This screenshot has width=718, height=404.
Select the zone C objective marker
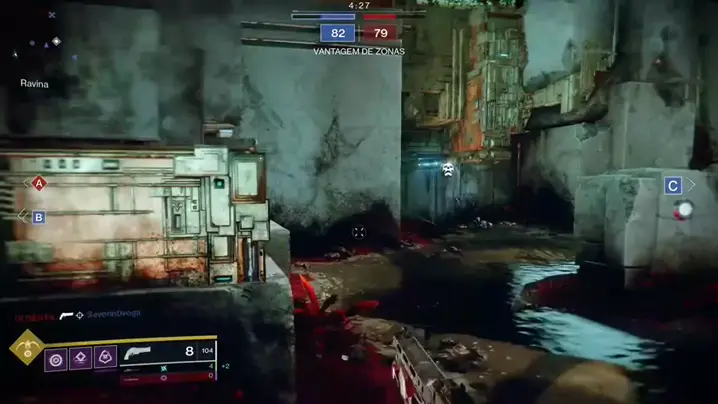[x=673, y=185]
